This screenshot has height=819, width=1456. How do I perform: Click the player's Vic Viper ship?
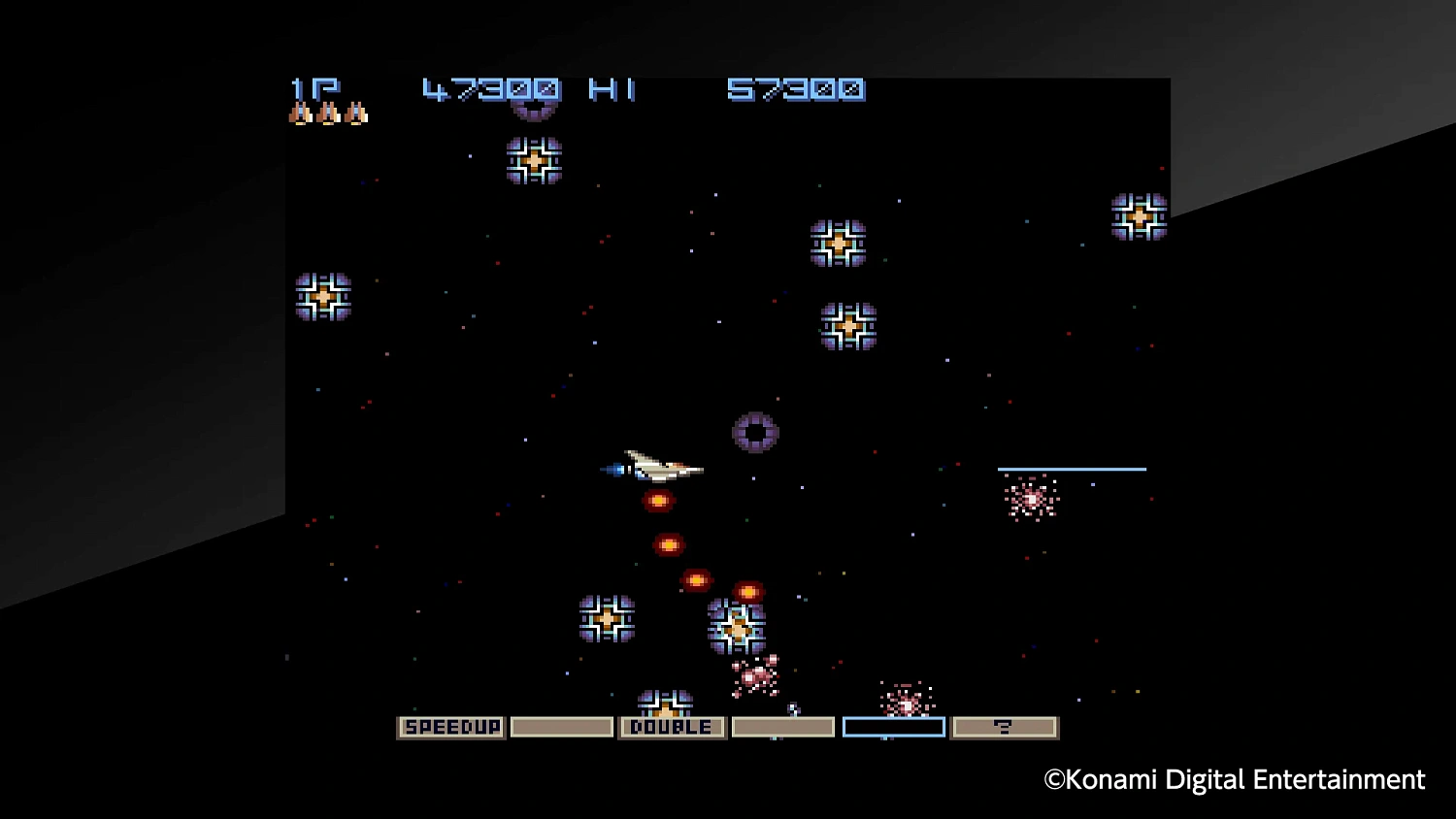click(x=660, y=468)
